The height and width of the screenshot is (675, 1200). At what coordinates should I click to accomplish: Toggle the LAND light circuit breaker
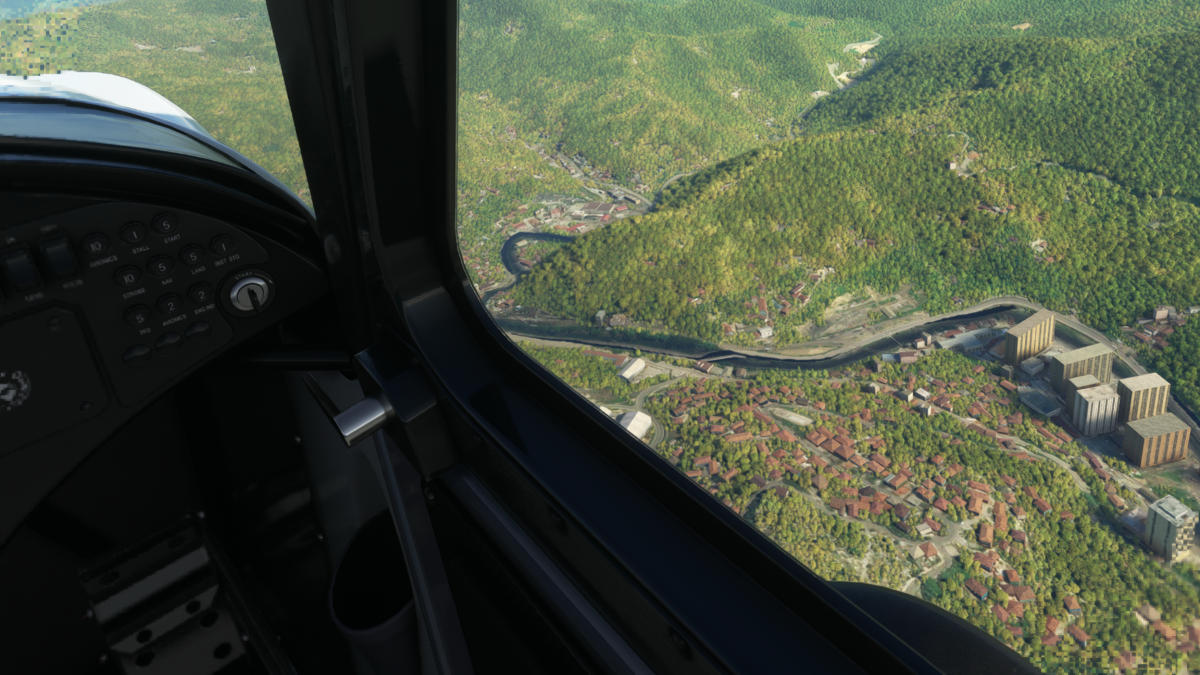[x=191, y=255]
